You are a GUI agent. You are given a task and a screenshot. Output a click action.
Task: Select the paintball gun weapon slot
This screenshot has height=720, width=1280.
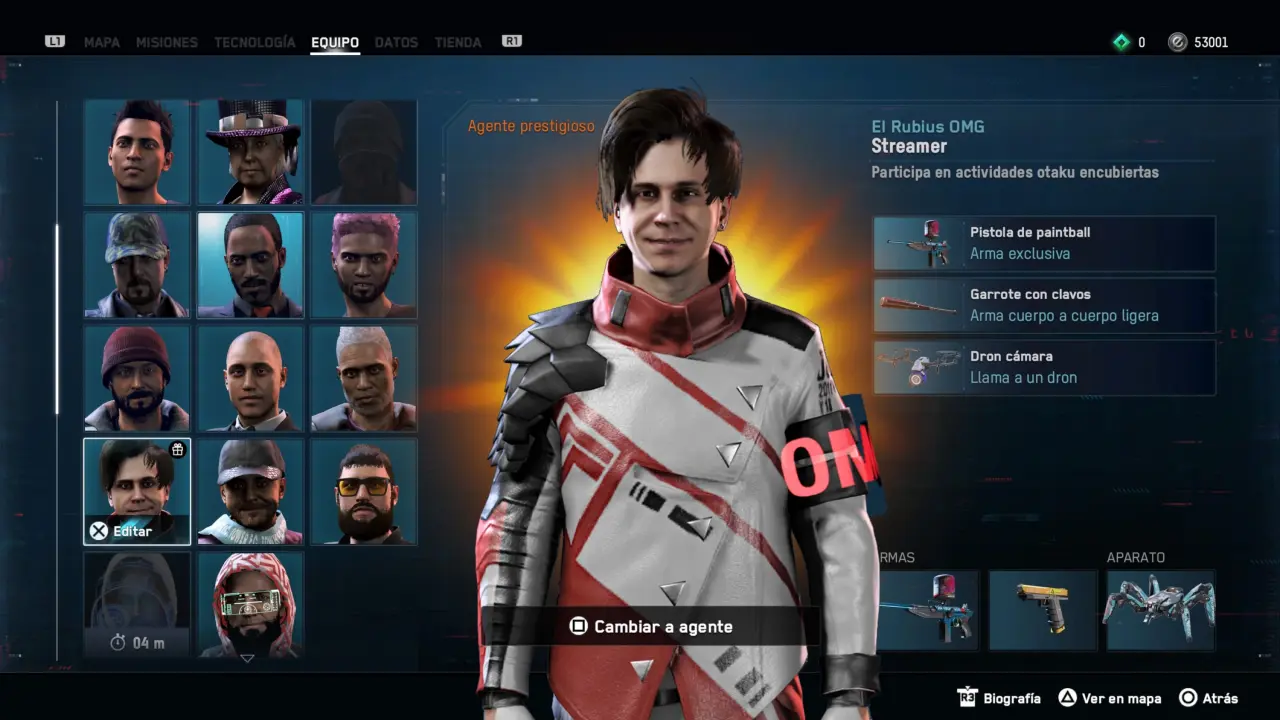928,610
